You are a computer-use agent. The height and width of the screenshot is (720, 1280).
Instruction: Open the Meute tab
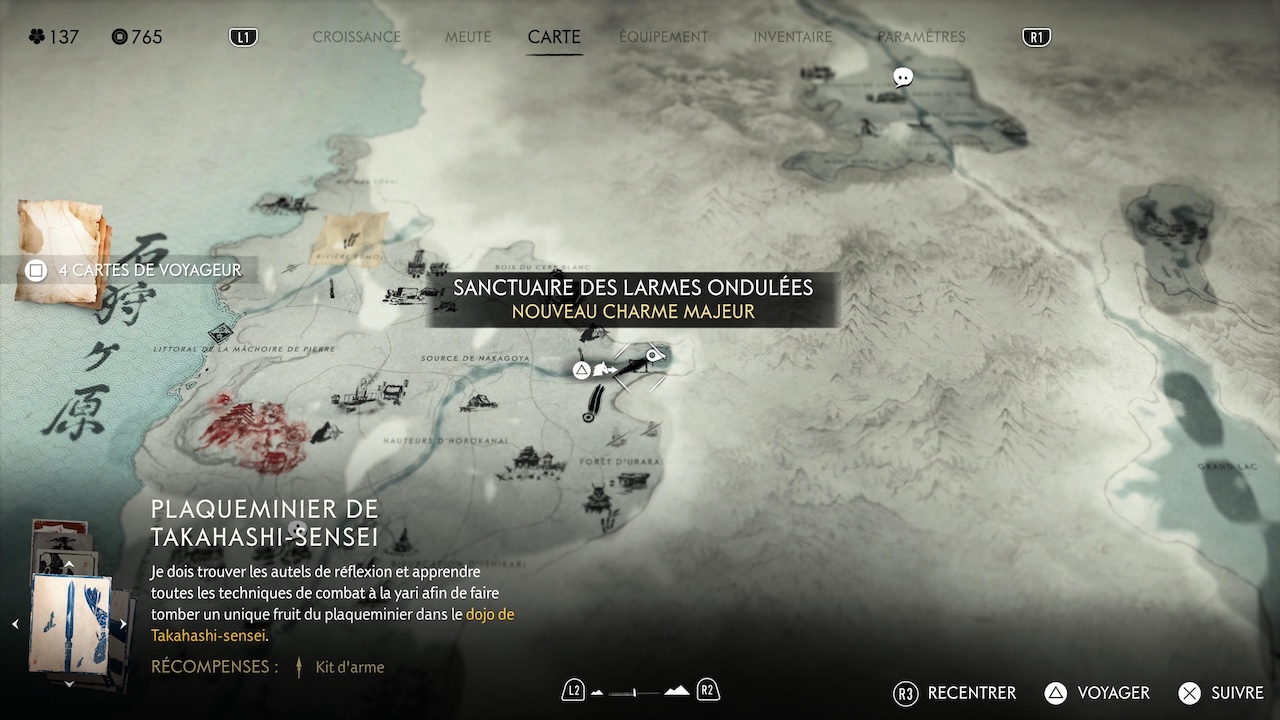click(468, 37)
